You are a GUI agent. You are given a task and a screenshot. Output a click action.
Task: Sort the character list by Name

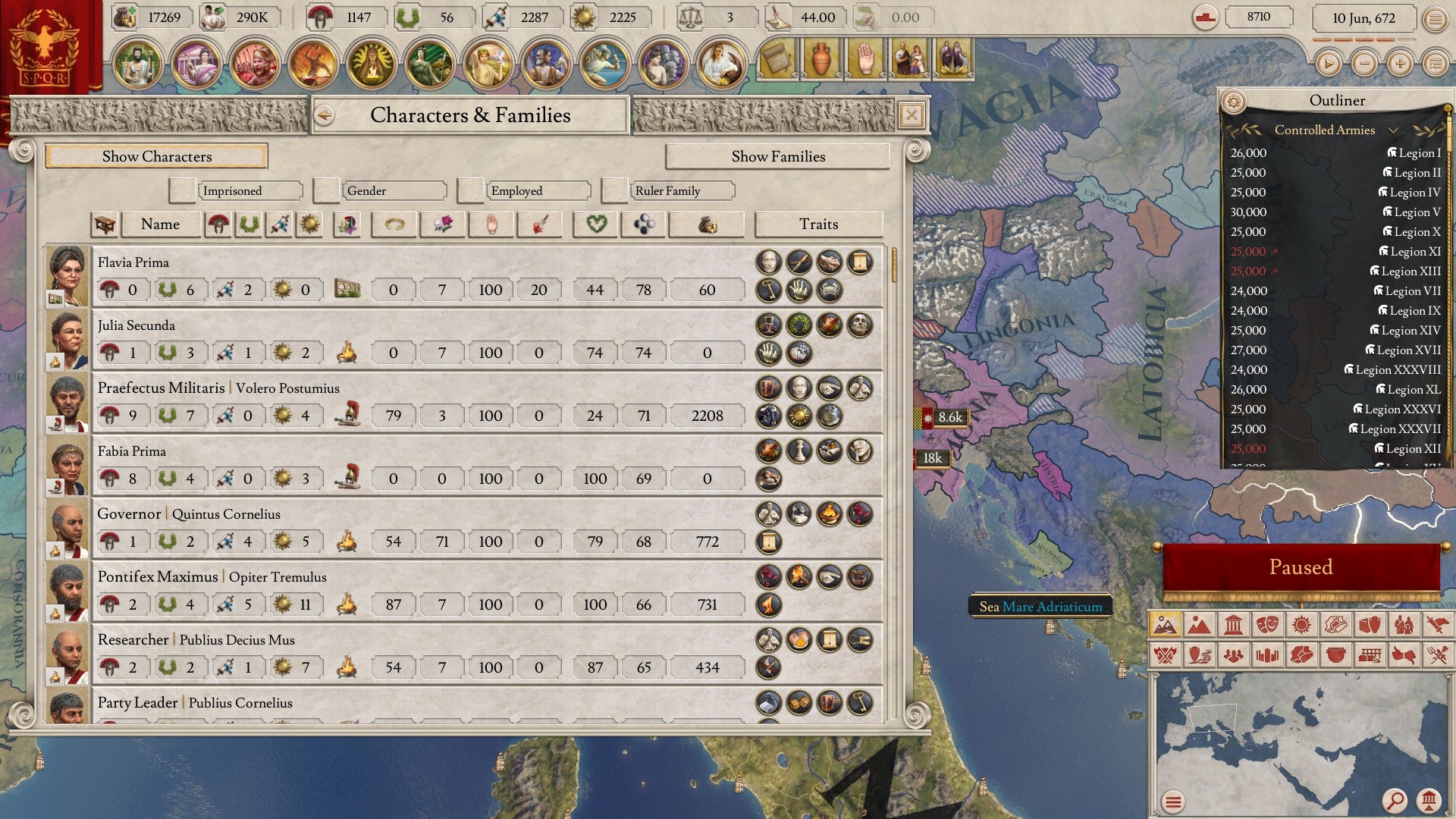(x=160, y=224)
